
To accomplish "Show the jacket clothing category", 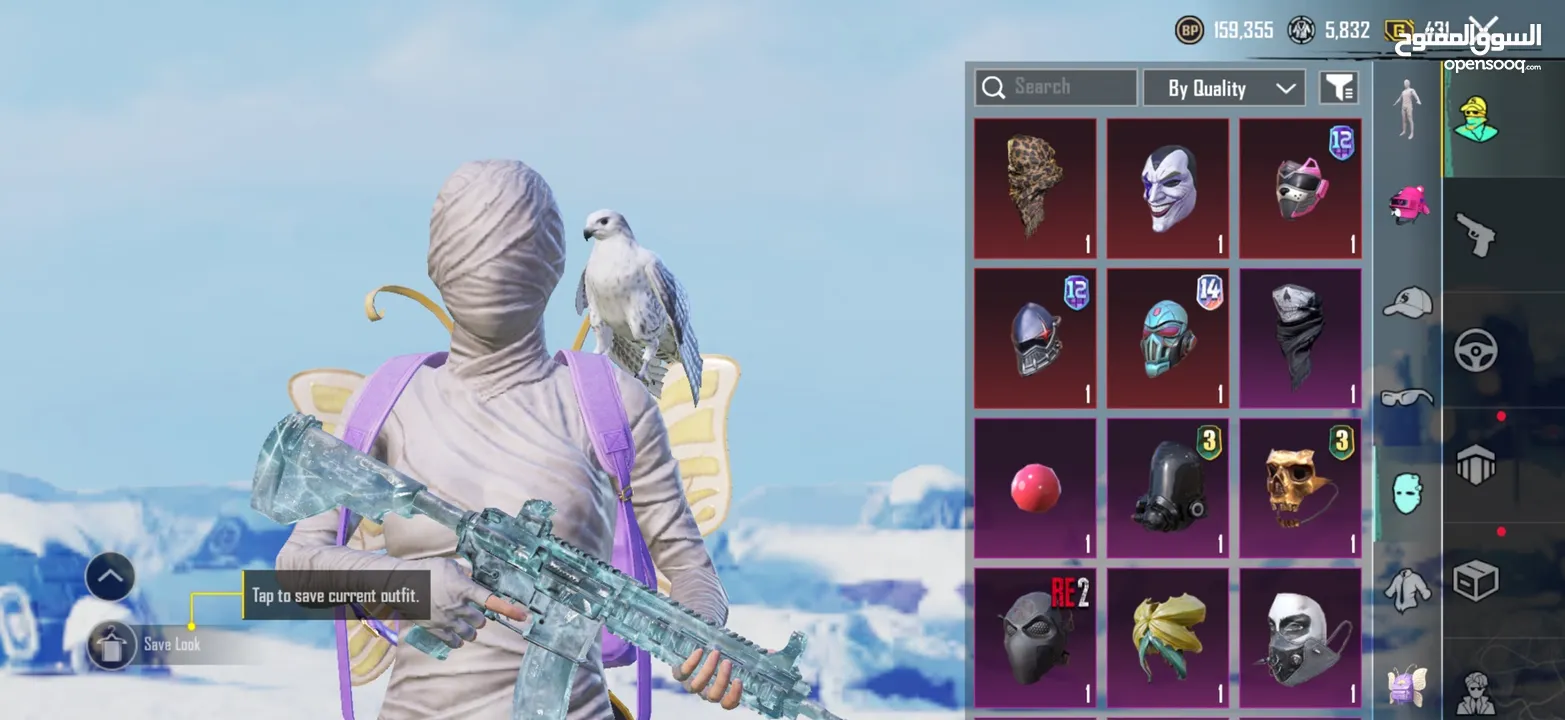I will point(1407,589).
